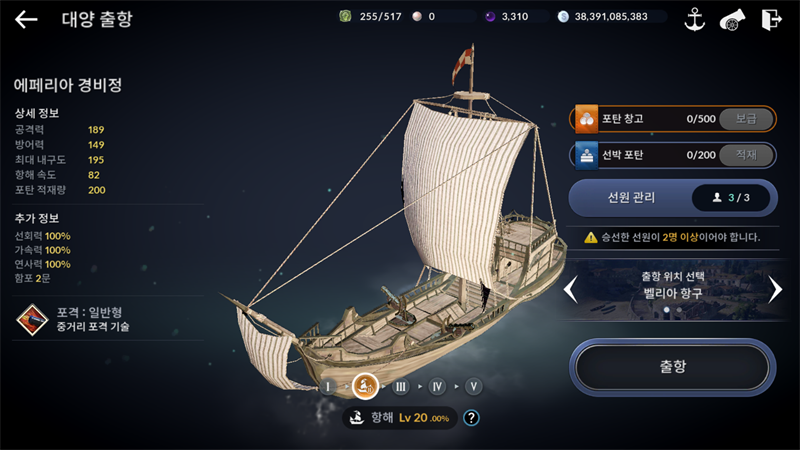This screenshot has width=800, height=450.
Task: Select ship tier III
Action: tap(401, 386)
